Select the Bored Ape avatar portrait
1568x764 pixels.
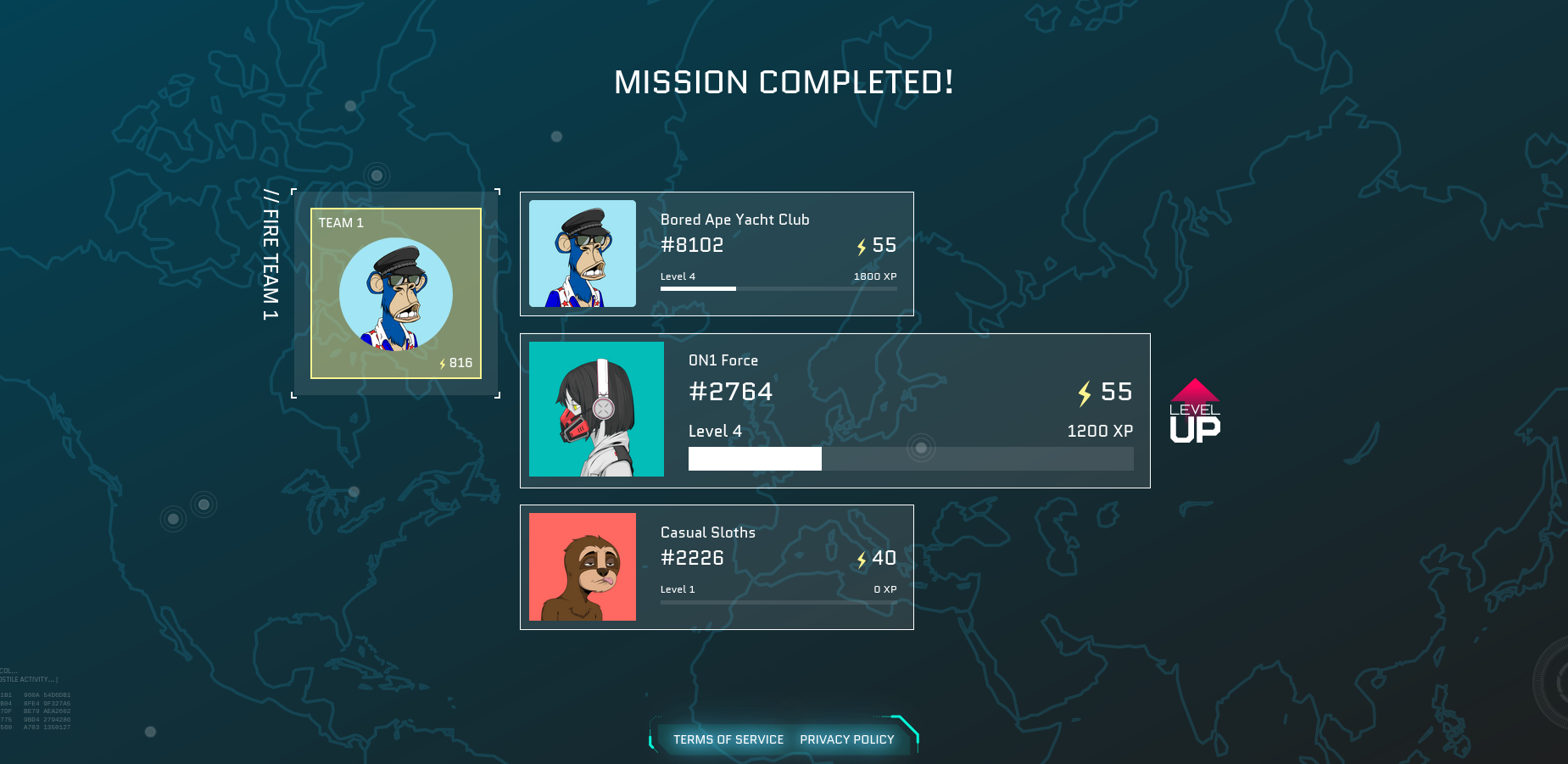583,253
